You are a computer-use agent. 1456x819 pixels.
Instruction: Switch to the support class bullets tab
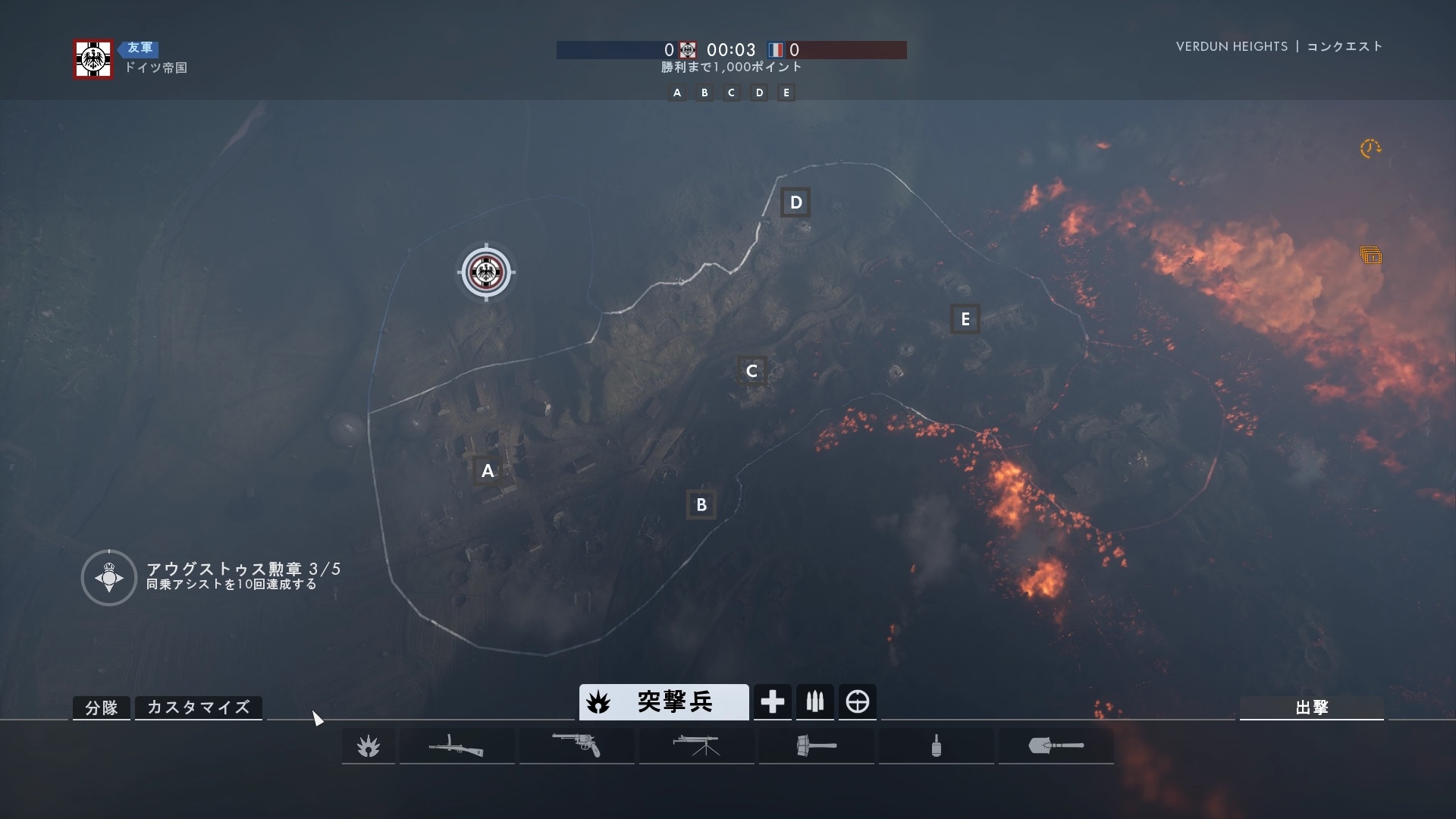pos(815,702)
